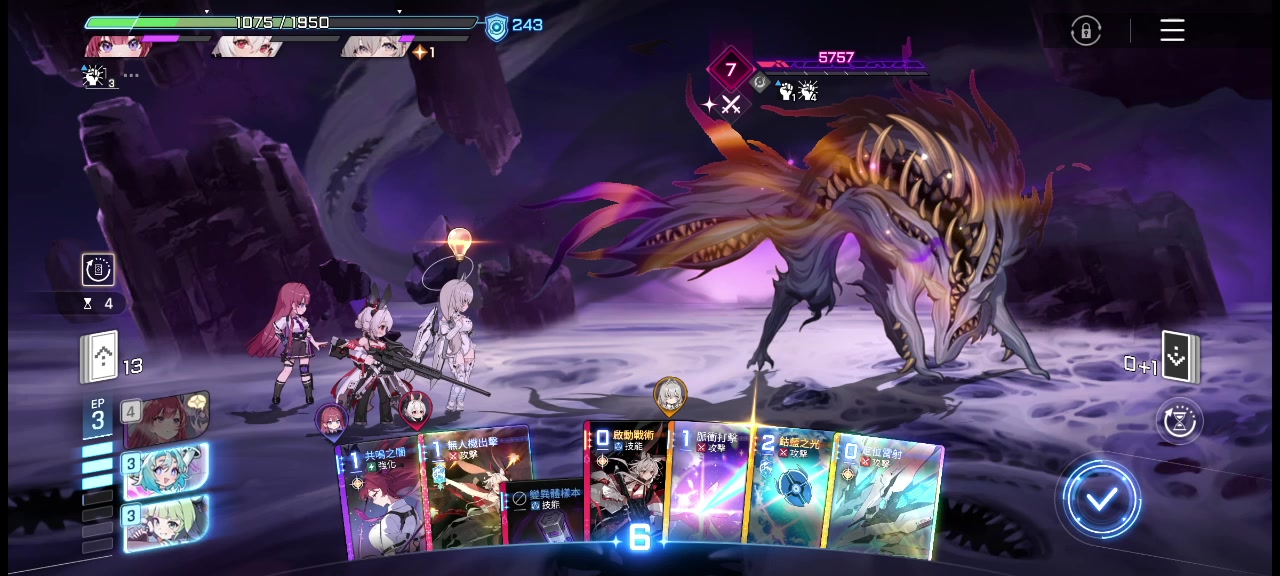Play the 啟動戰術 zero-cost skill card
The height and width of the screenshot is (576, 1280).
(x=626, y=482)
